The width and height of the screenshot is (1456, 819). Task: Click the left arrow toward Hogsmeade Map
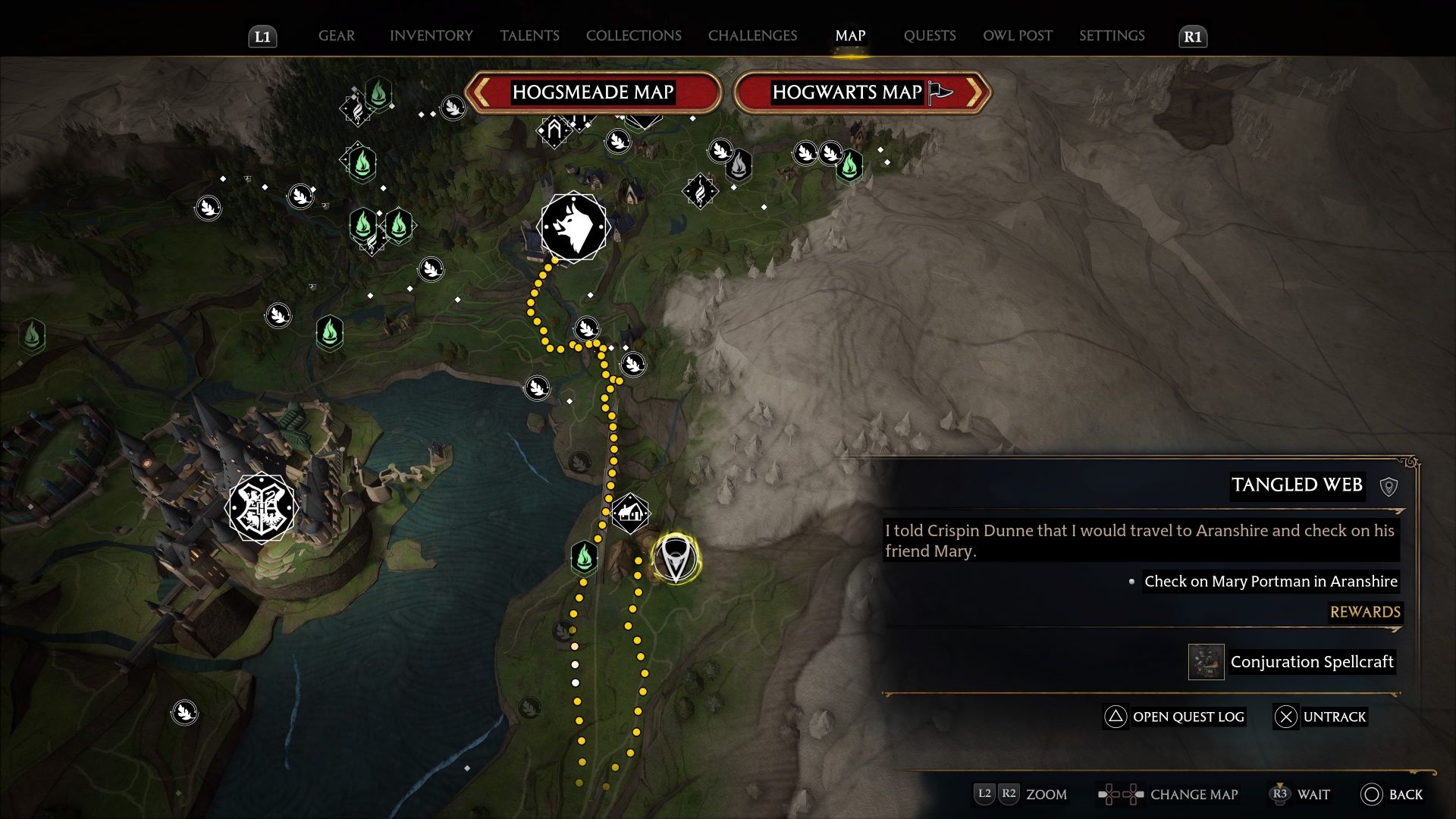point(483,92)
